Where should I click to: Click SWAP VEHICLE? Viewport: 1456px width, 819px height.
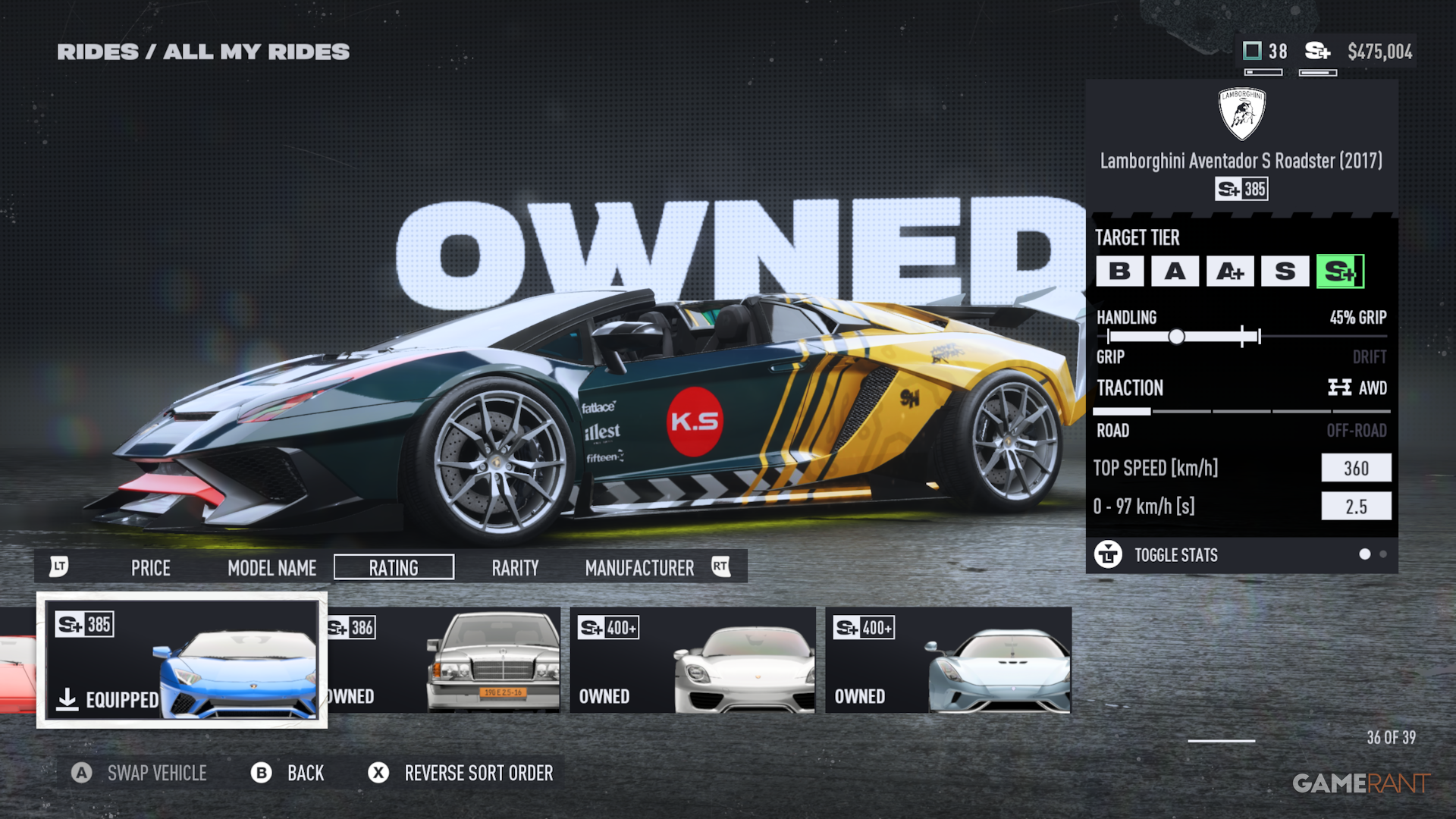tap(157, 773)
